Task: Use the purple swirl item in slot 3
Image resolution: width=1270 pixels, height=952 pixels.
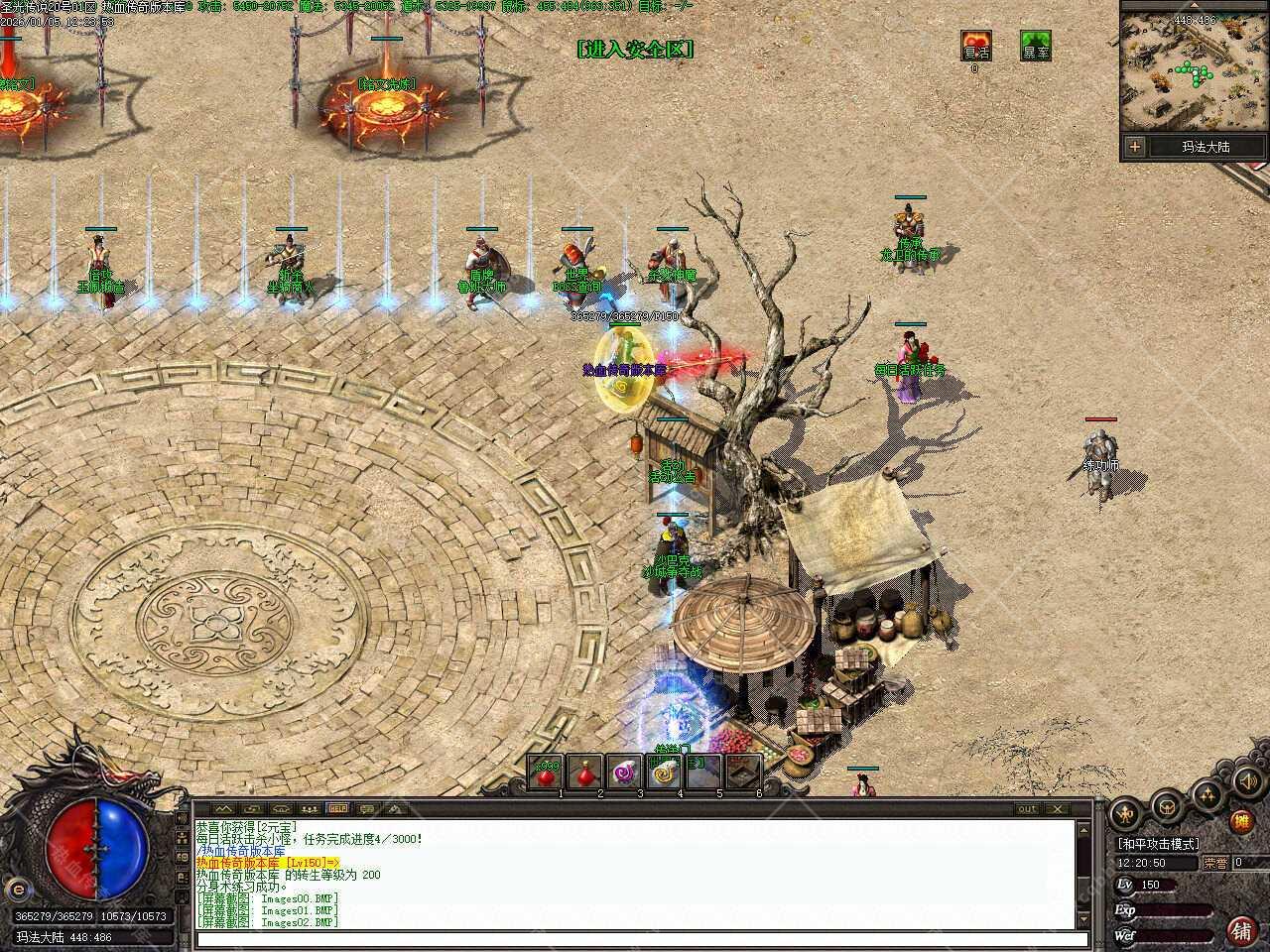Action: pyautogui.click(x=625, y=772)
